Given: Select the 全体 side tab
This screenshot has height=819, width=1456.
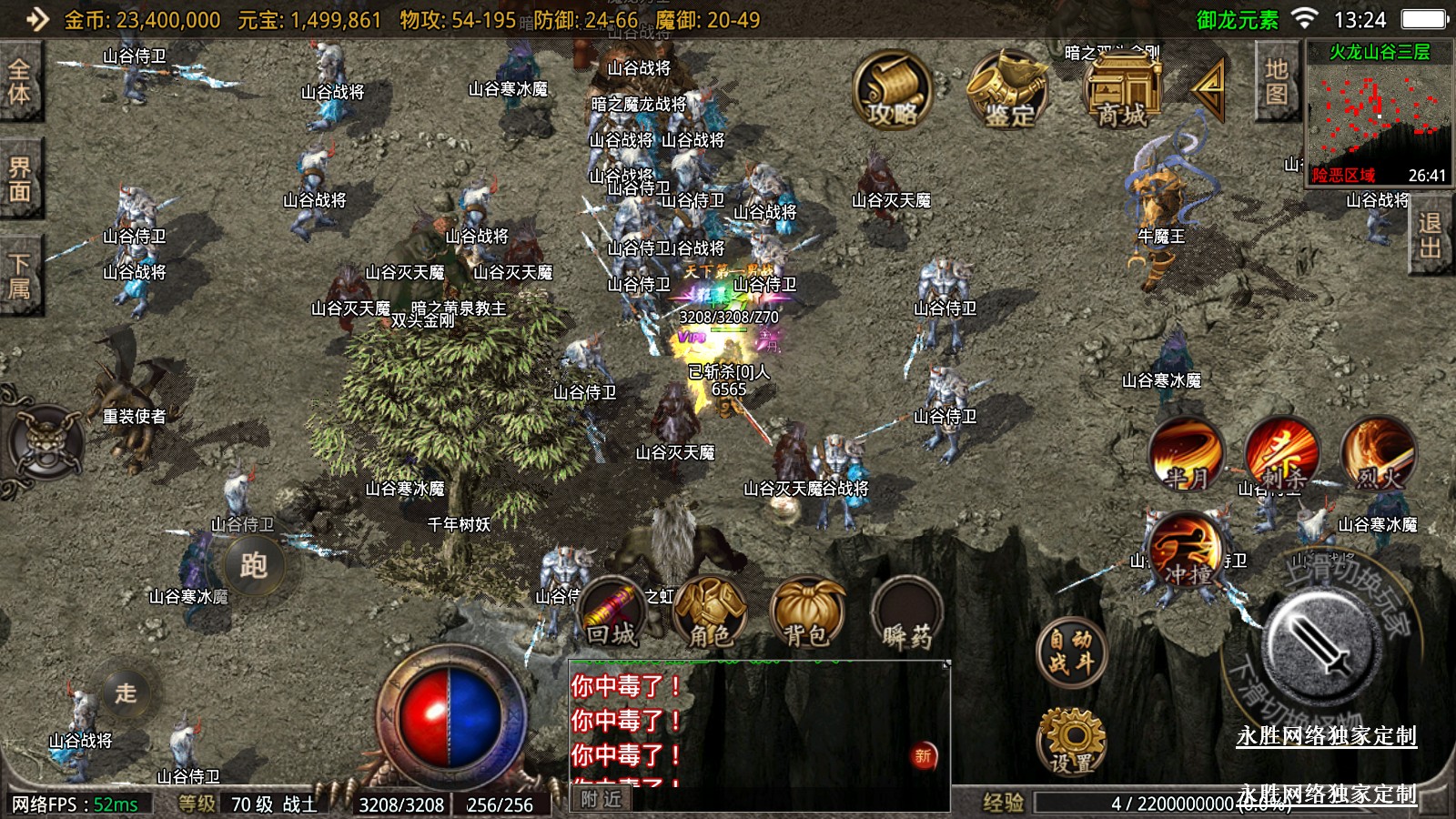Looking at the screenshot, I should [x=19, y=81].
